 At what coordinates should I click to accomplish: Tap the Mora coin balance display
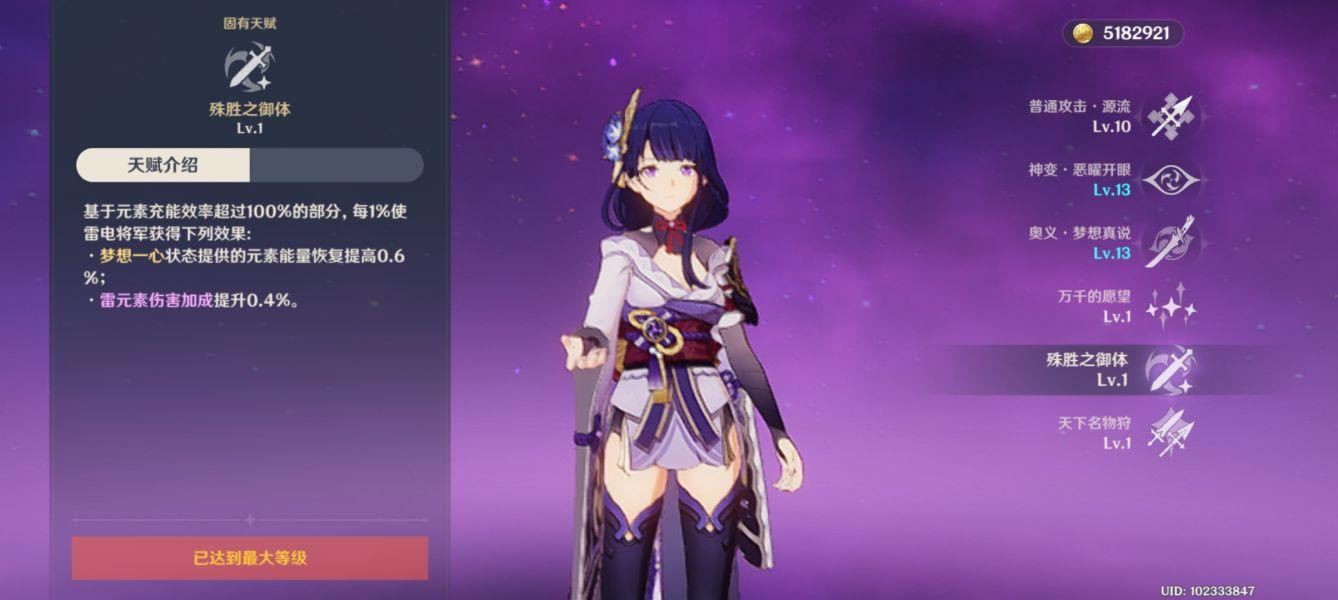(x=1122, y=34)
